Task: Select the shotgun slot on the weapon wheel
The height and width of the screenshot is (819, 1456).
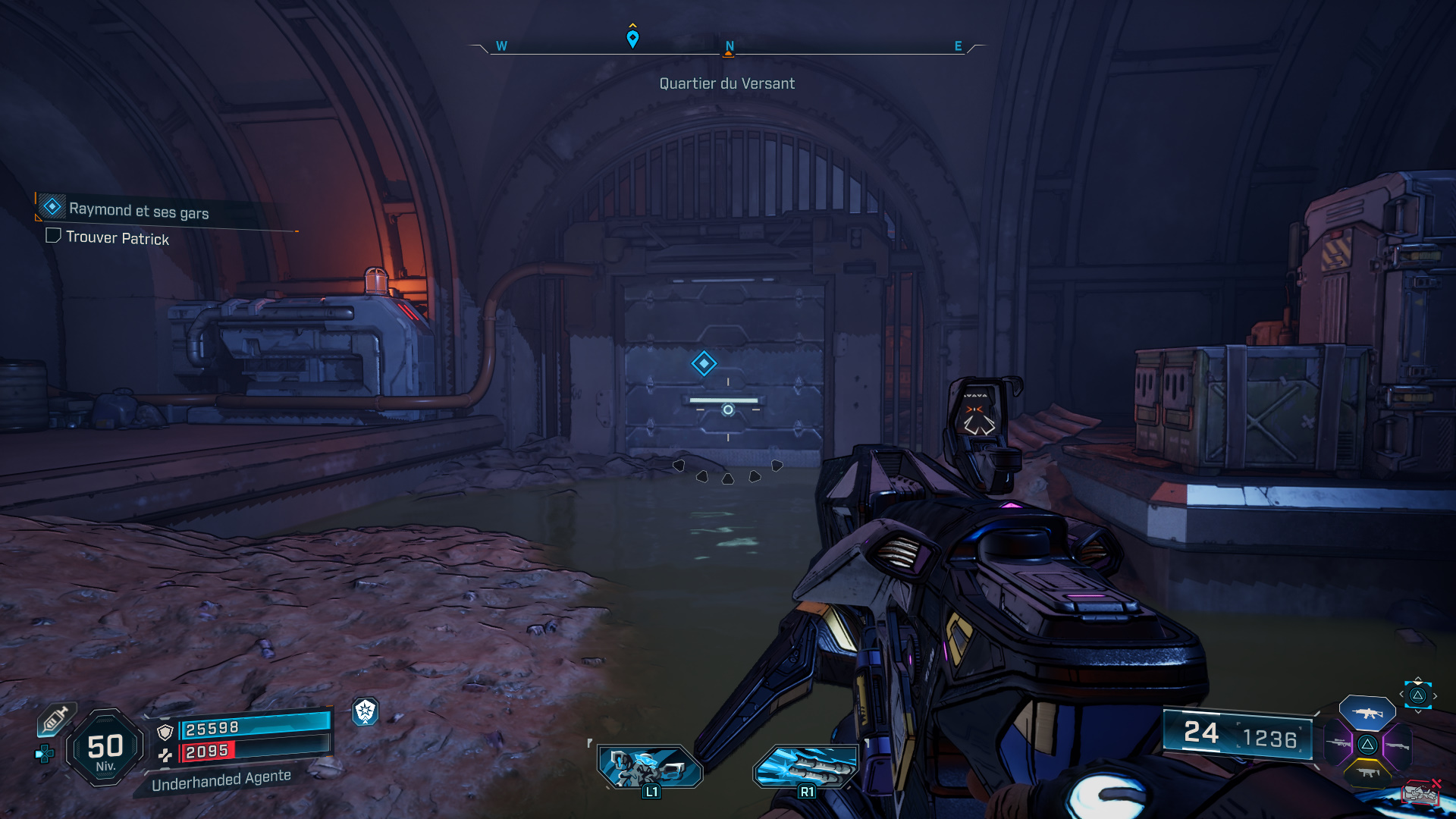Action: pyautogui.click(x=1398, y=745)
